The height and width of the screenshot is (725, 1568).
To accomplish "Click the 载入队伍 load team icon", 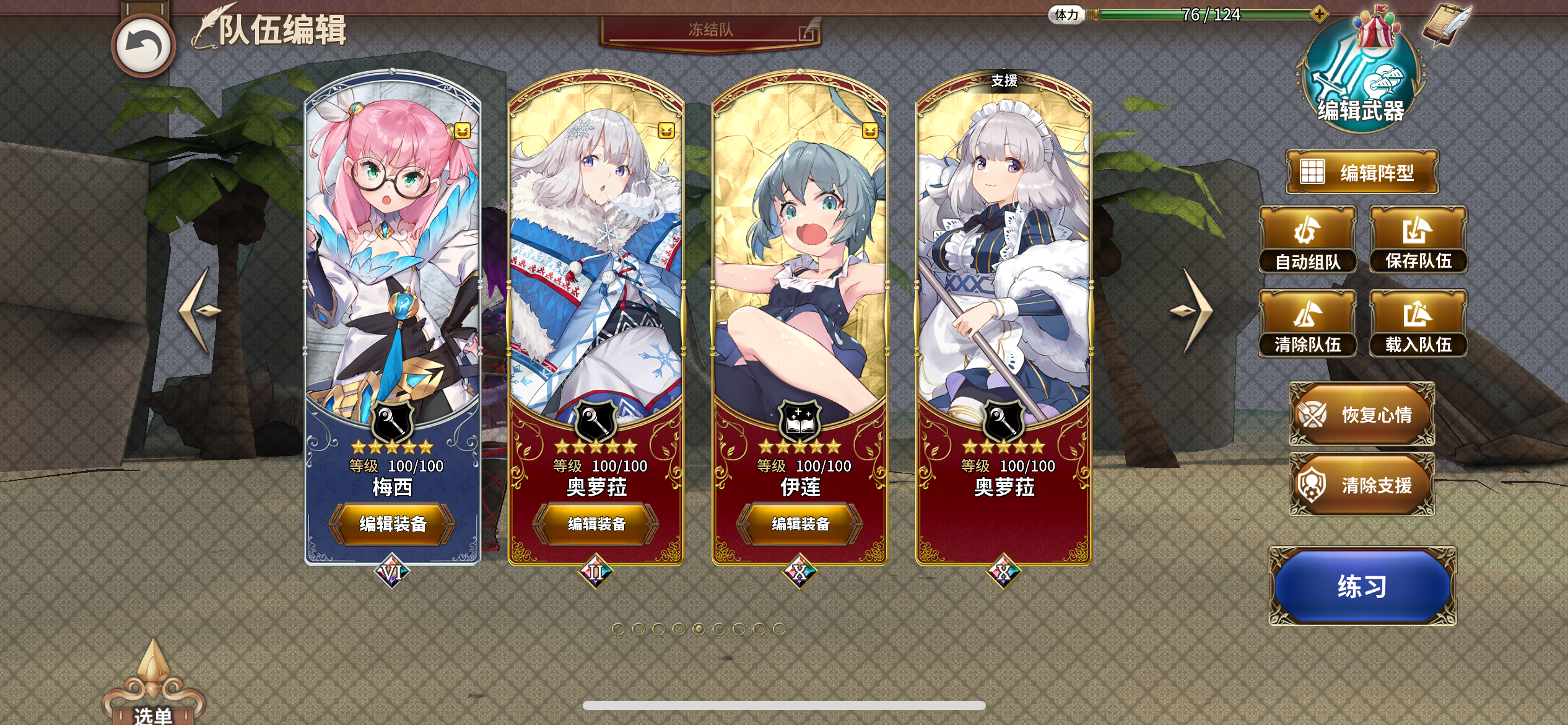I will point(1419,322).
